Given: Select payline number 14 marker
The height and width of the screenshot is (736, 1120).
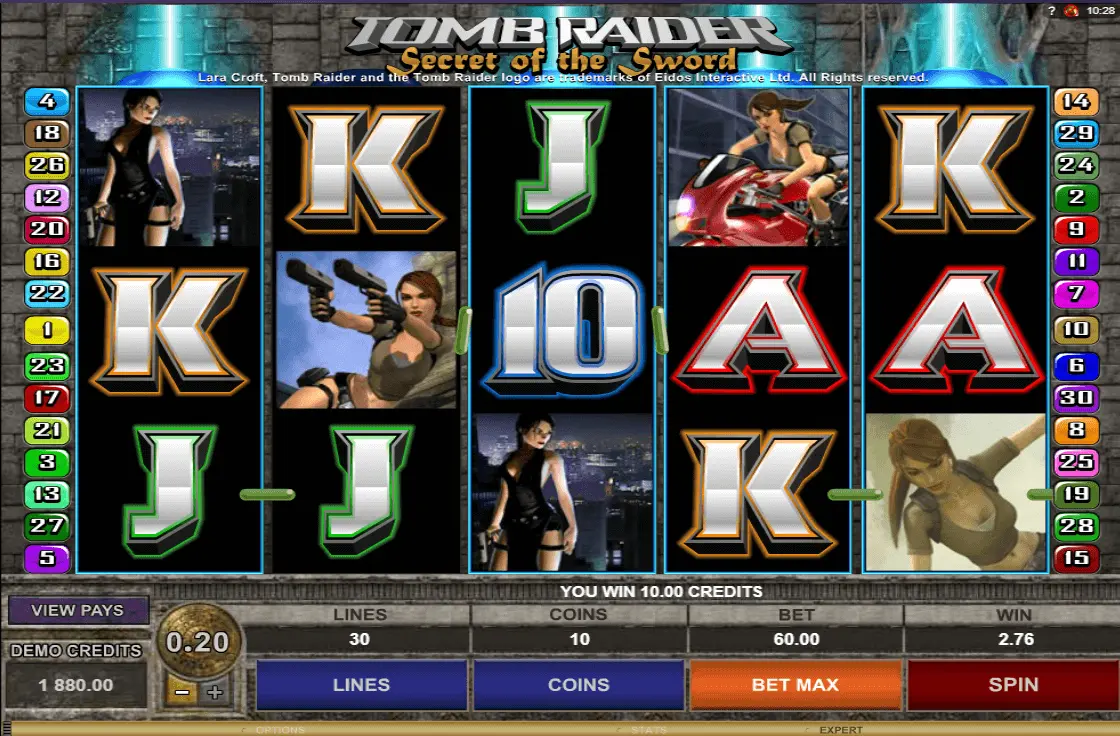Looking at the screenshot, I should click(x=1076, y=101).
